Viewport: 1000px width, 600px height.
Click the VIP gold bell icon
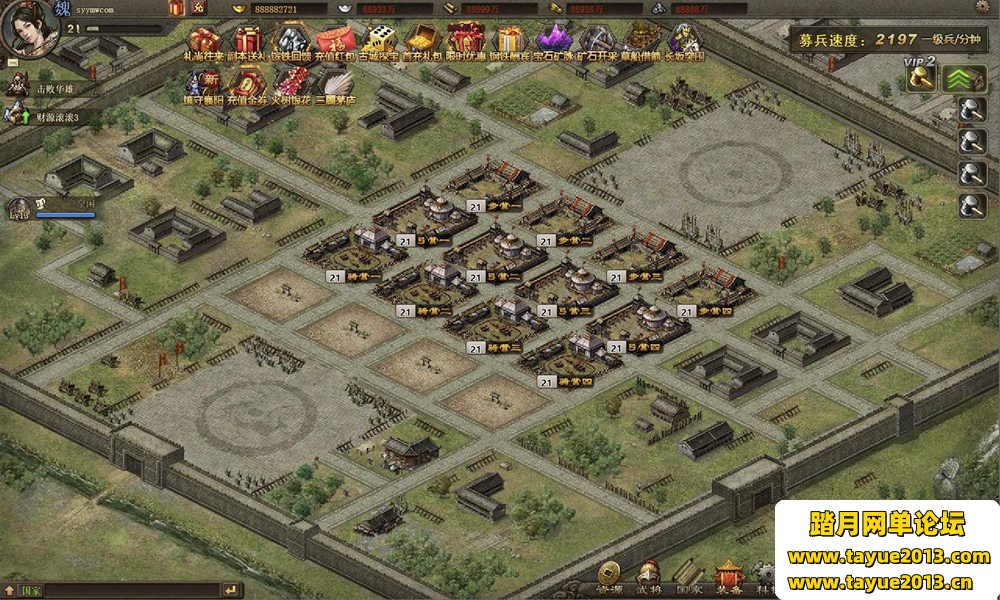click(x=921, y=78)
